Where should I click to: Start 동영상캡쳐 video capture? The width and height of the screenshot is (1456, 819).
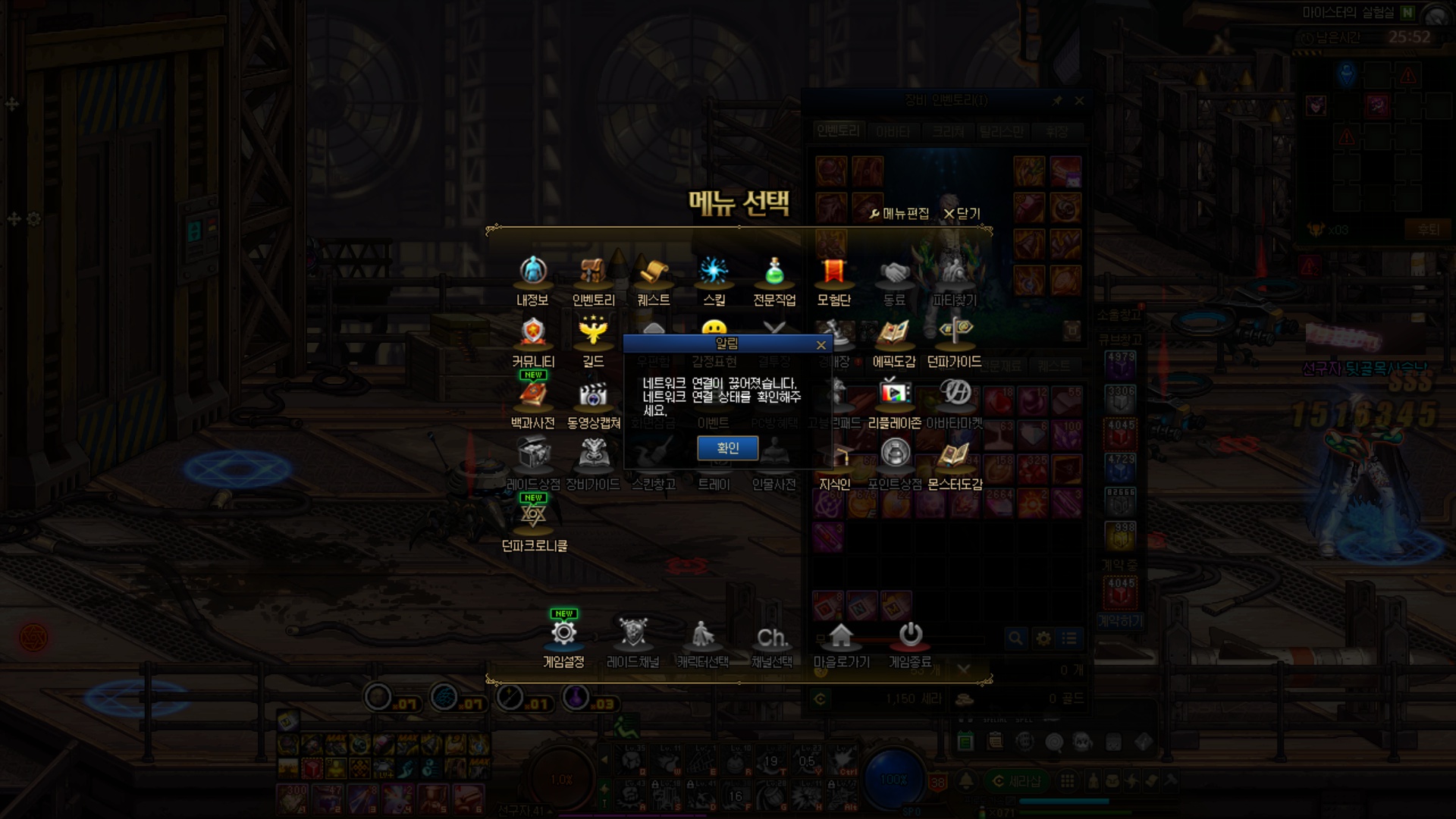click(593, 403)
